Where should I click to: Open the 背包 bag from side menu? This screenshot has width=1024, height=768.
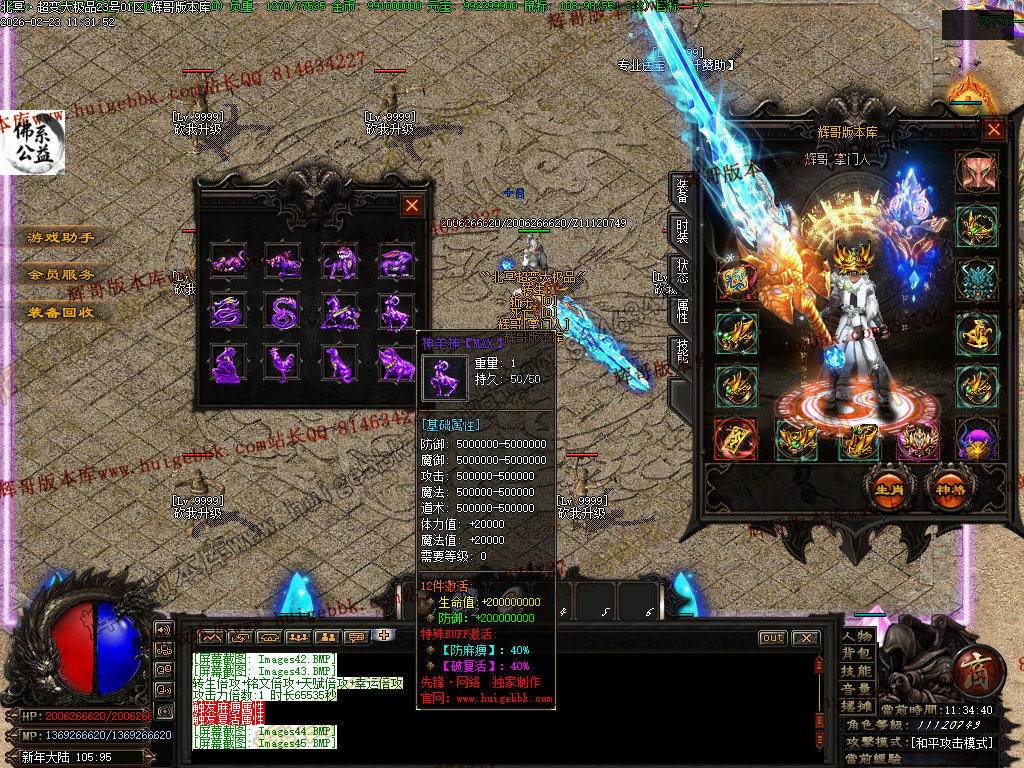(x=857, y=653)
